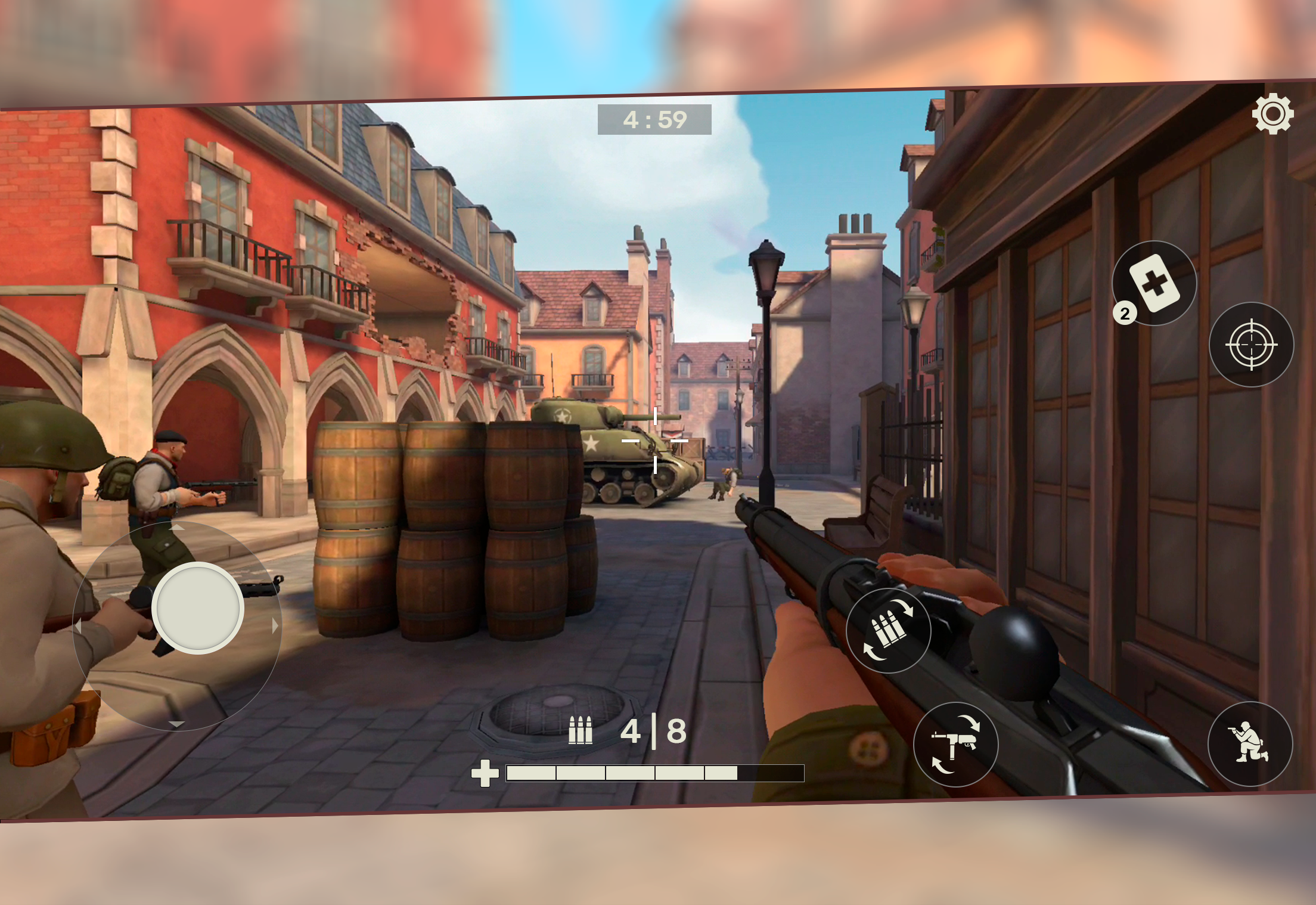Reload using the rotating bullets button
Viewport: 1316px width, 905px height.
click(889, 629)
